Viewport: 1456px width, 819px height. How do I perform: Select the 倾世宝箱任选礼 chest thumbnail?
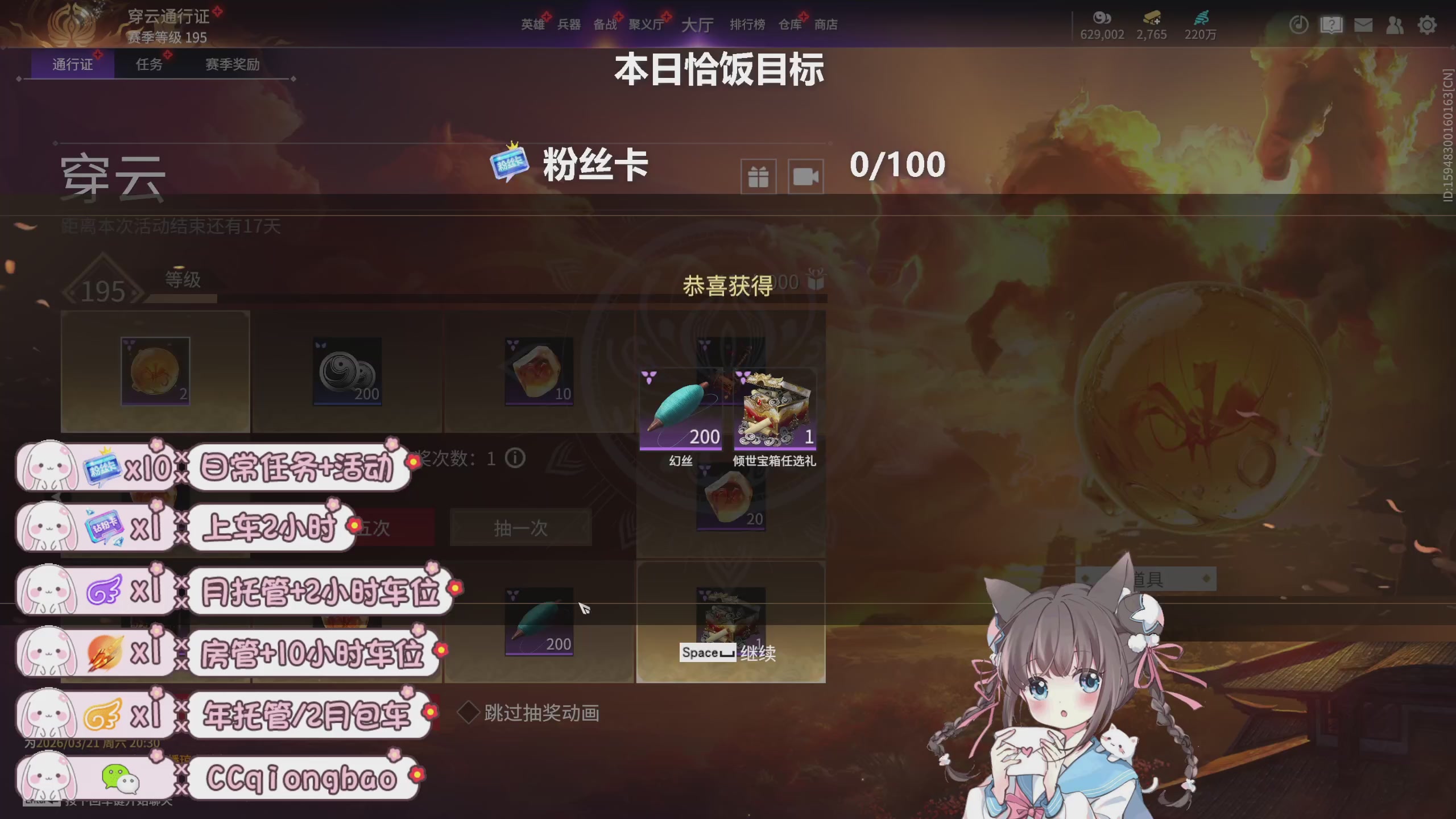pyautogui.click(x=776, y=408)
